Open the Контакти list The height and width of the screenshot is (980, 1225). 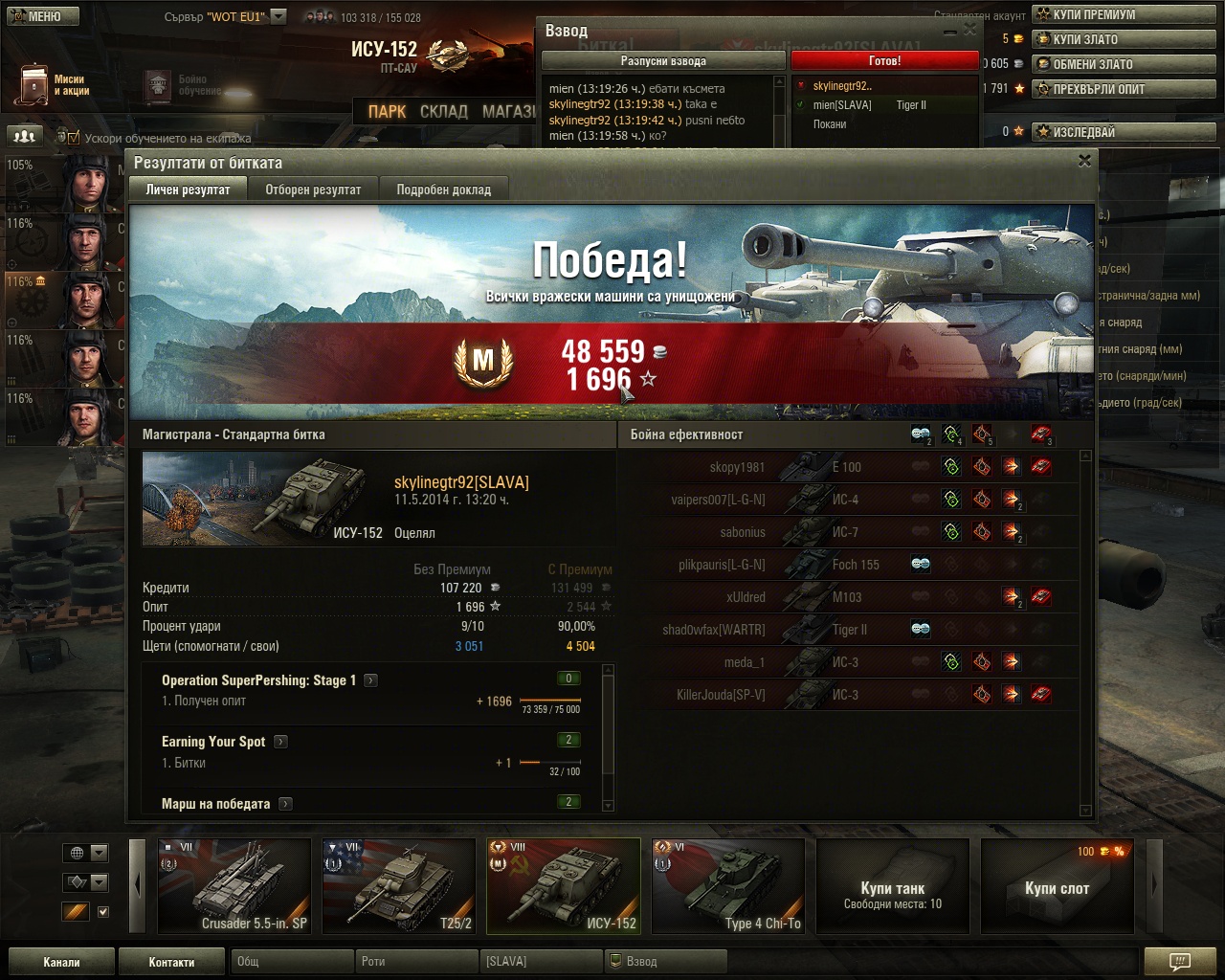coord(171,962)
